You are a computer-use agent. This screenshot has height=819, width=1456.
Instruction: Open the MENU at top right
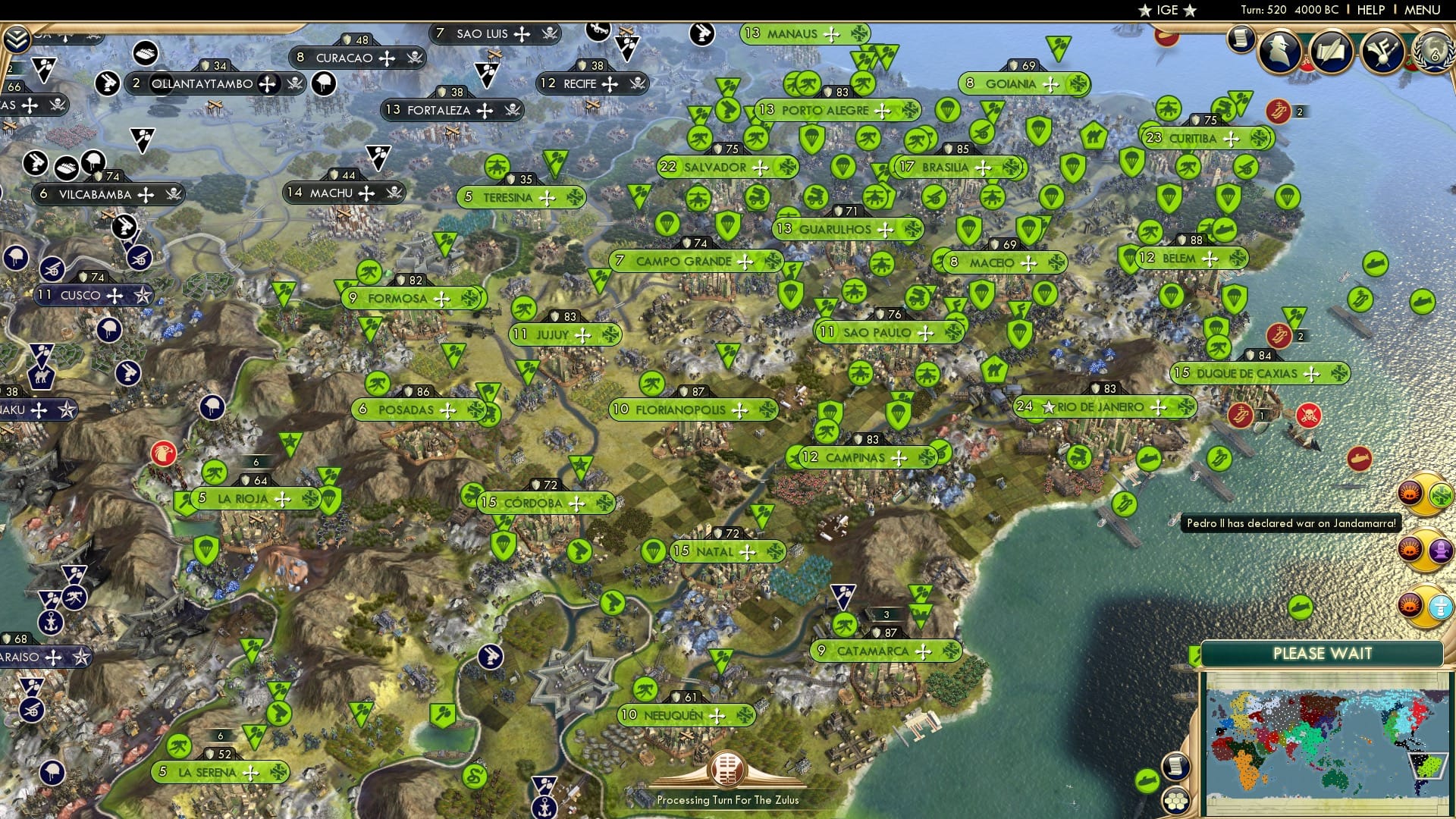click(x=1424, y=9)
